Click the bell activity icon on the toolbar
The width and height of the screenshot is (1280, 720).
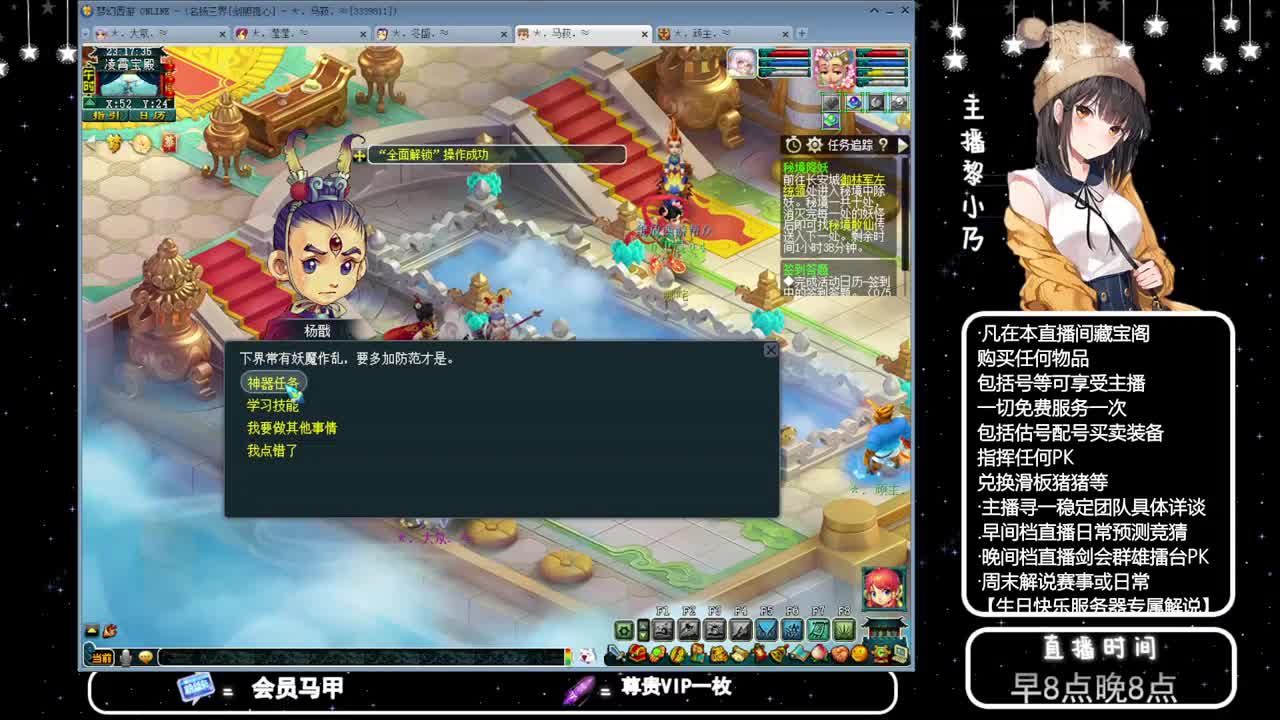(x=777, y=652)
